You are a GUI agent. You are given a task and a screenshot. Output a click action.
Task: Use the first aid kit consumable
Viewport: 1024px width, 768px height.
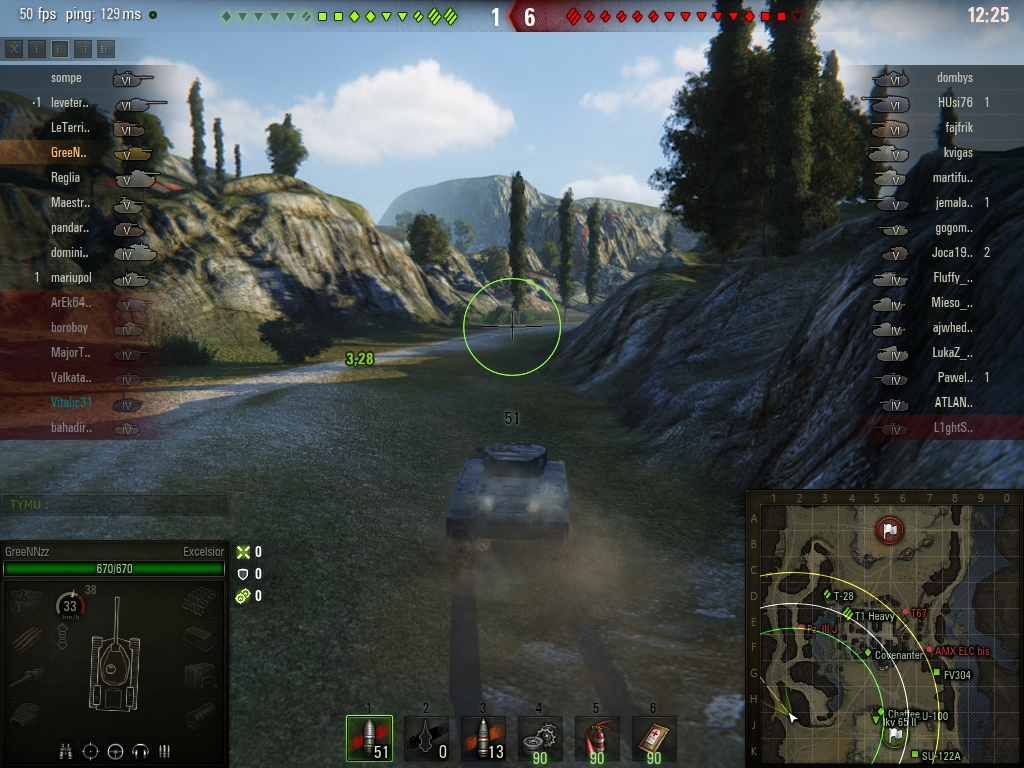pyautogui.click(x=654, y=739)
